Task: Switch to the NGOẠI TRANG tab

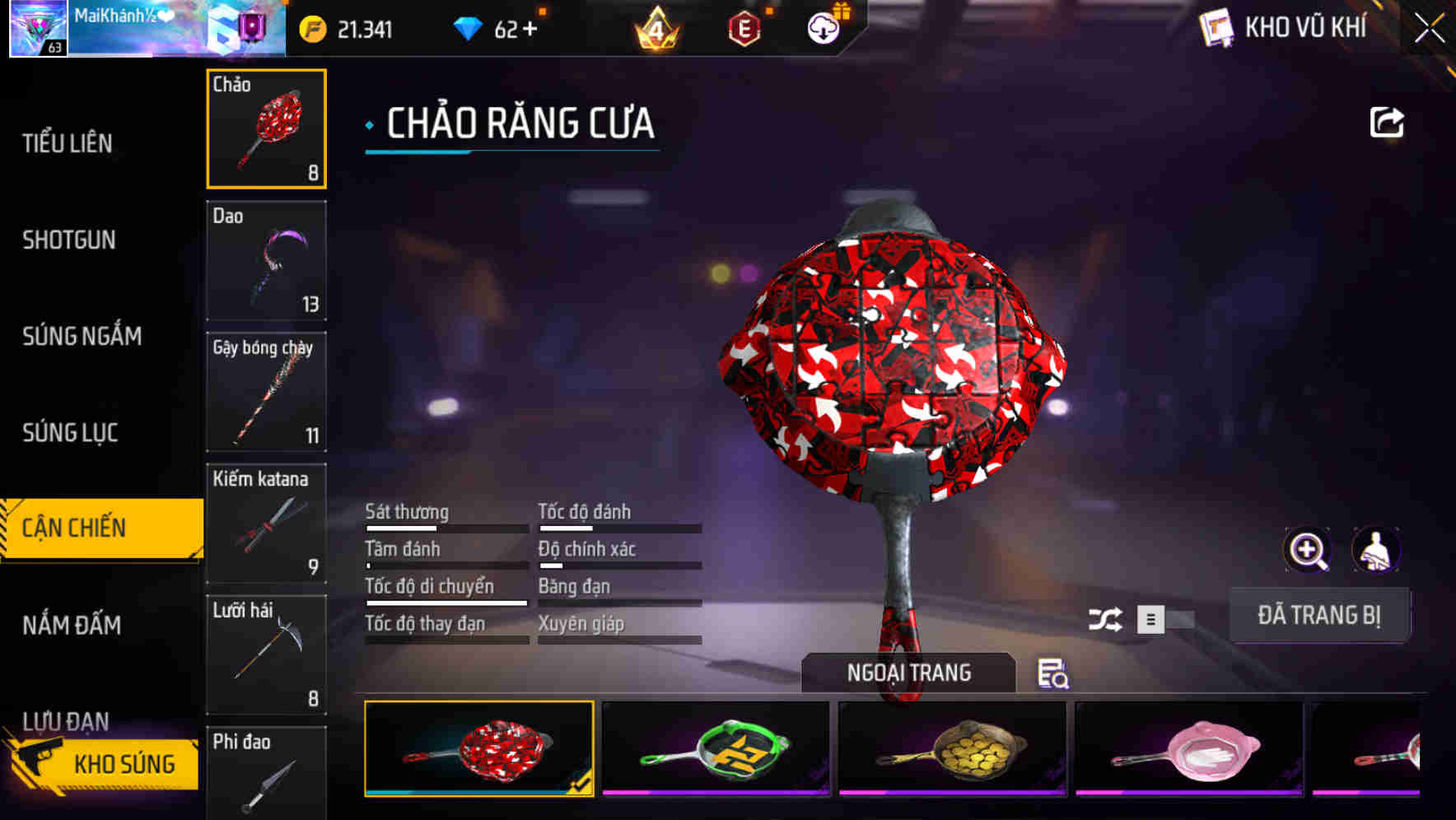Action: (909, 673)
